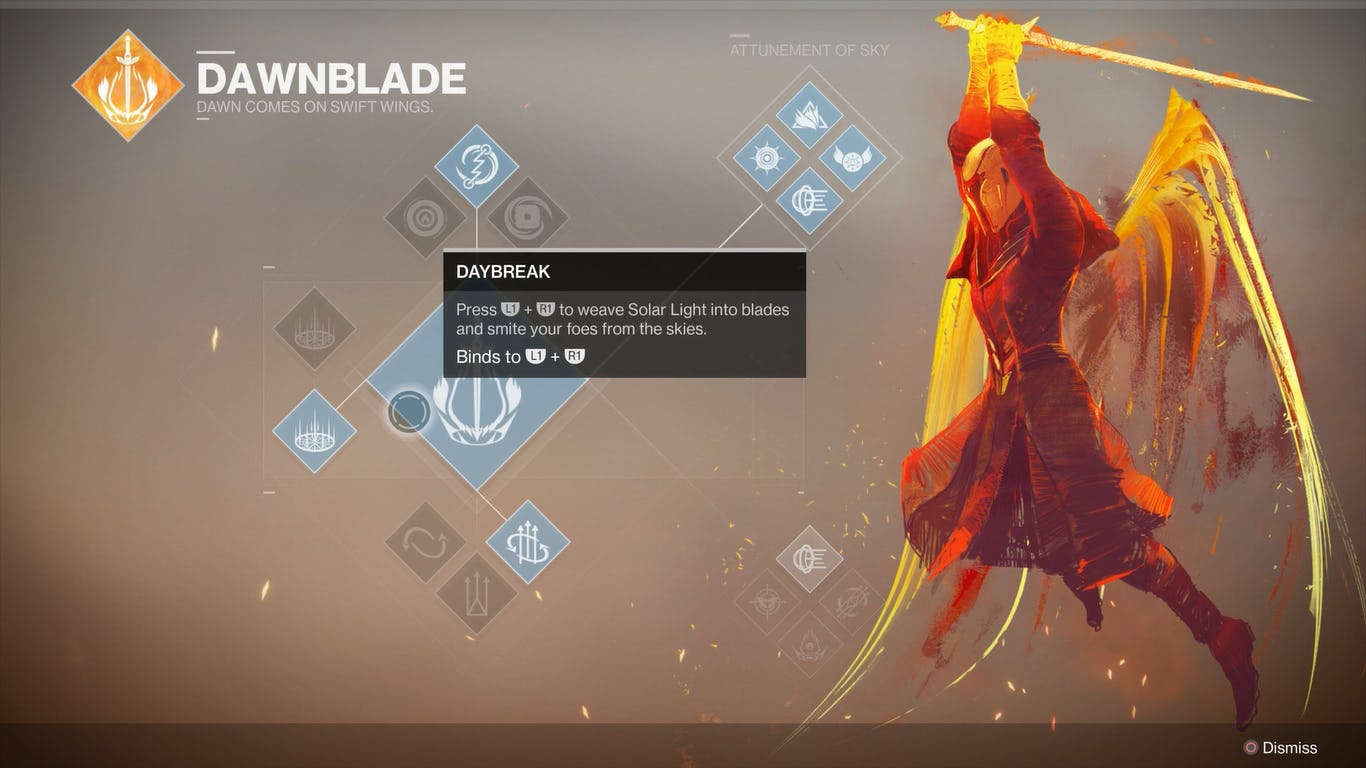Select the dimmed flame-in-circle grenade
Image resolution: width=1366 pixels, height=768 pixels.
(x=425, y=218)
